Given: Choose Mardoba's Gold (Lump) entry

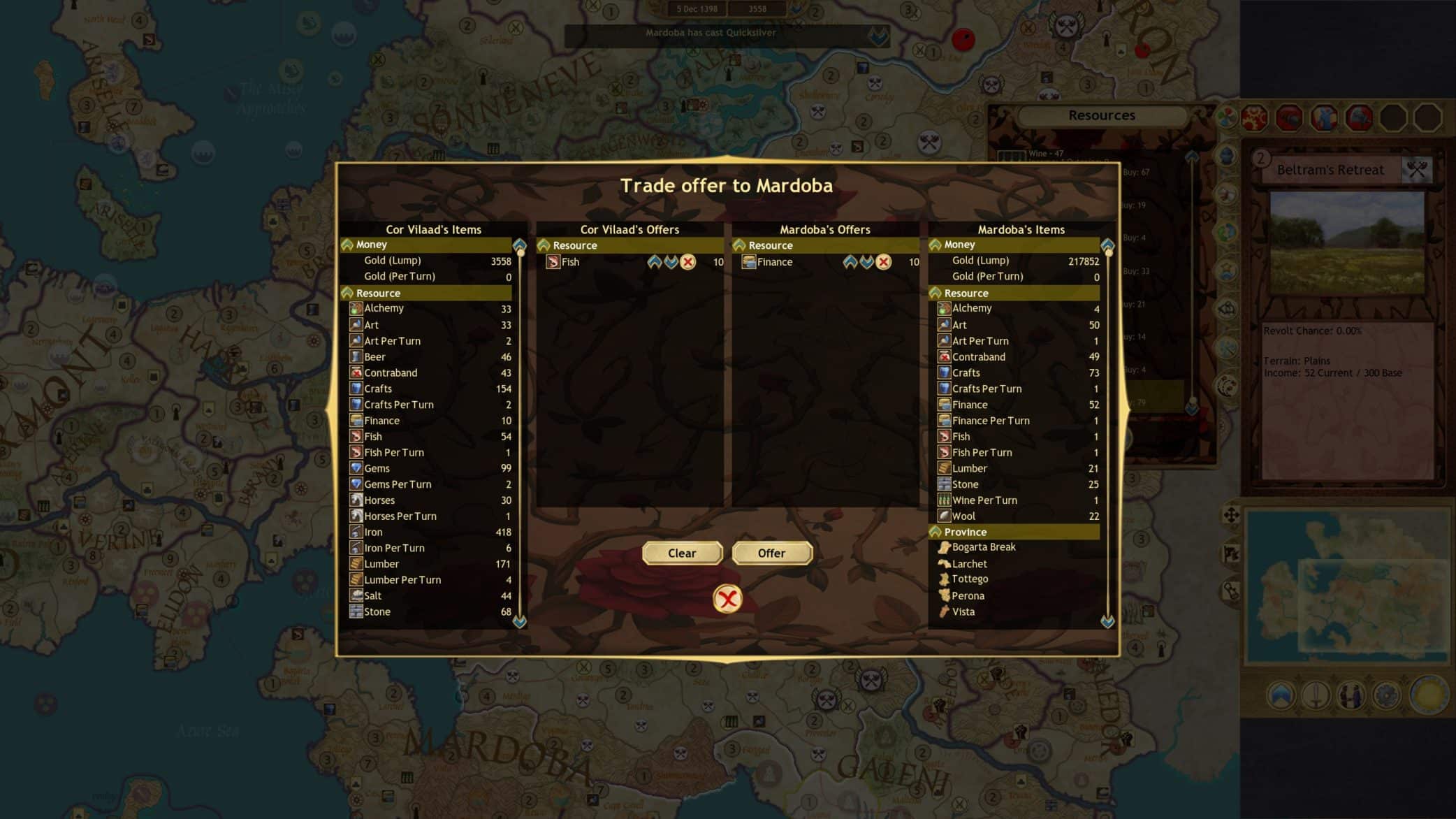Looking at the screenshot, I should [x=980, y=261].
